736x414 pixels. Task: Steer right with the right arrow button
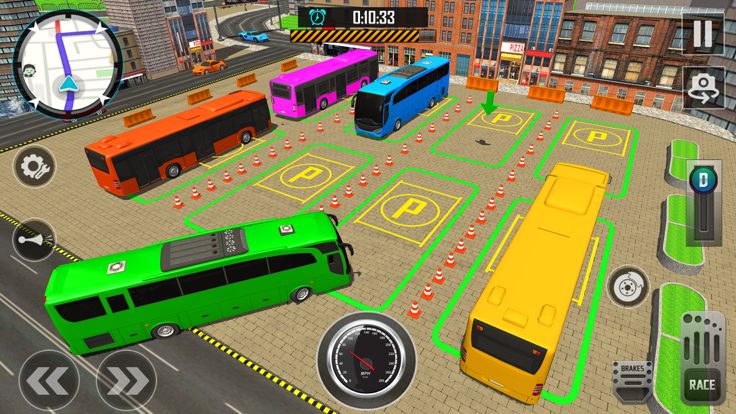[126, 379]
